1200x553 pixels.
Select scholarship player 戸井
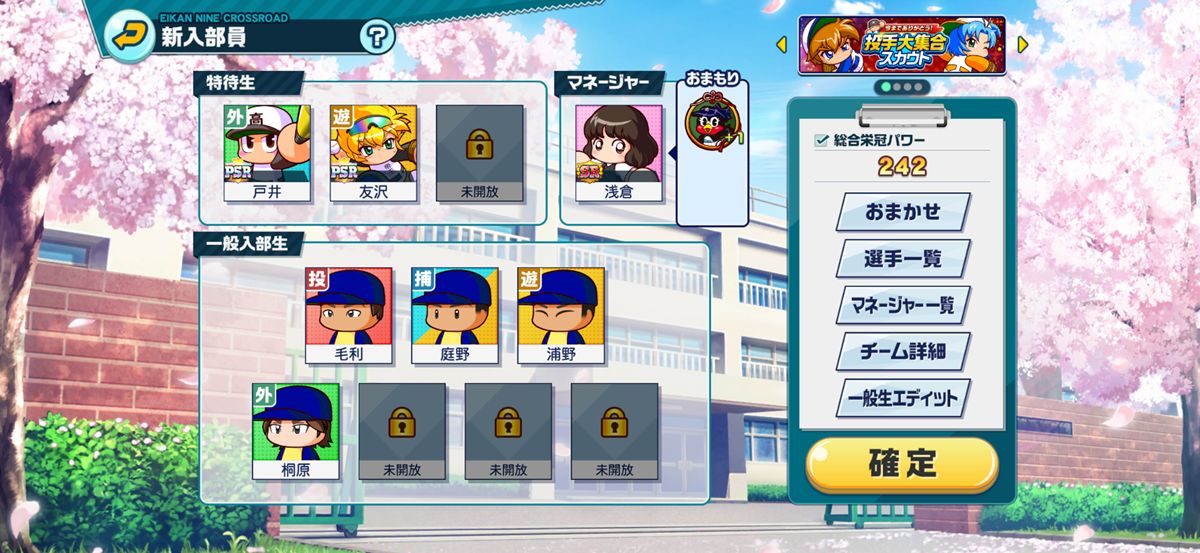(267, 152)
